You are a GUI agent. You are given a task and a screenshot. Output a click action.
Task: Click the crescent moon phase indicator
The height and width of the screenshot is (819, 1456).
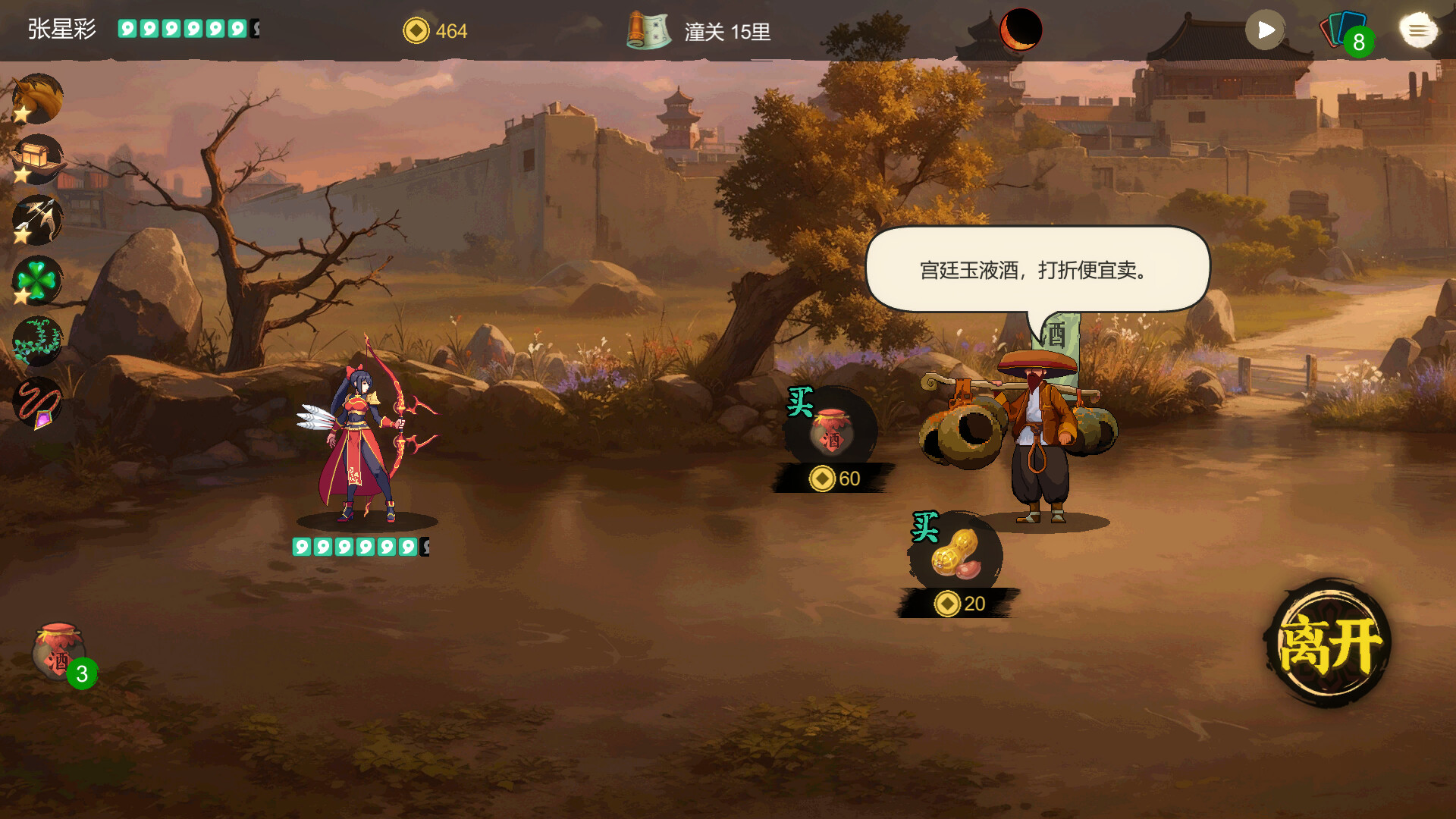pos(1020,30)
